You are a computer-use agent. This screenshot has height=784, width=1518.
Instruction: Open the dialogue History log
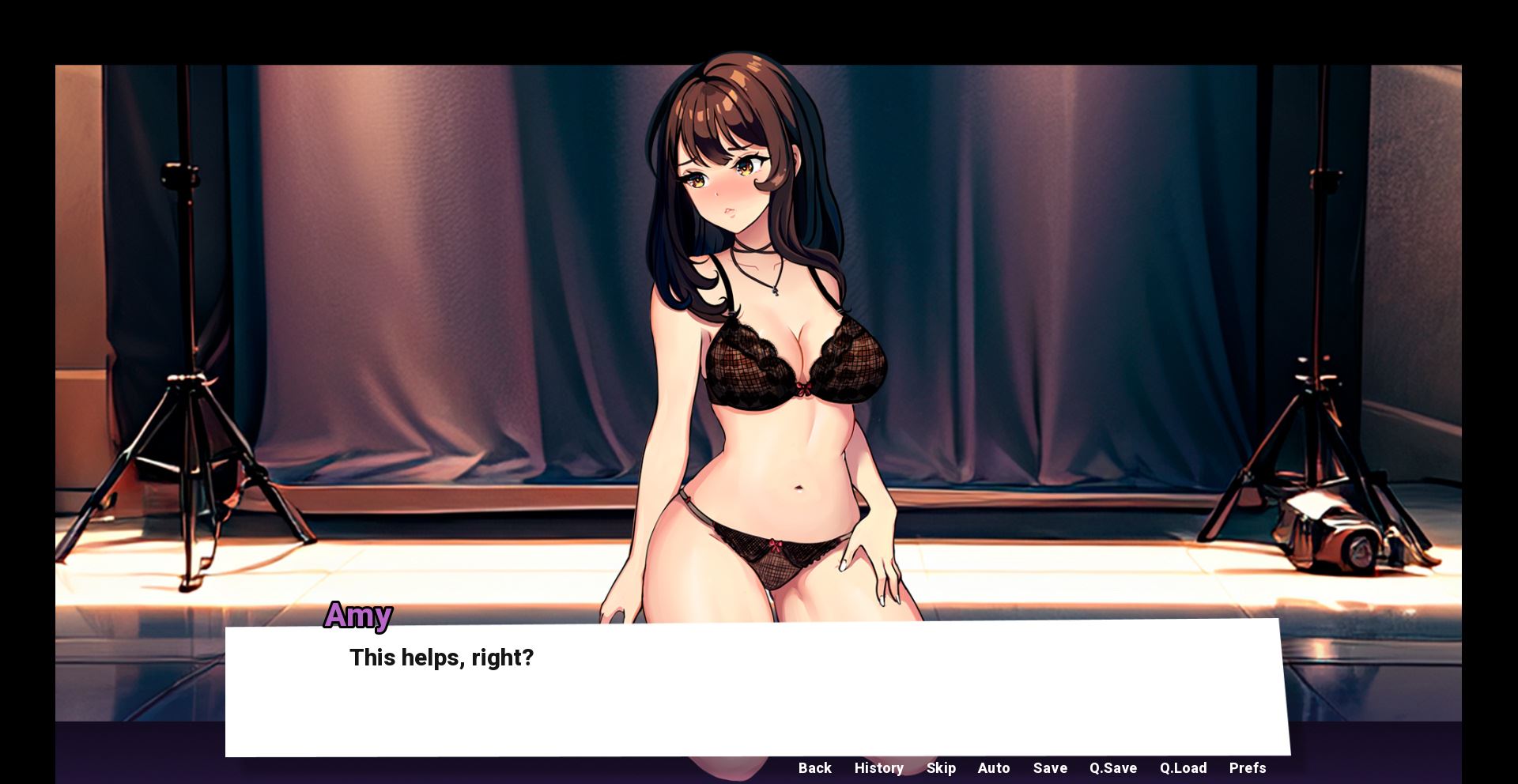point(878,767)
